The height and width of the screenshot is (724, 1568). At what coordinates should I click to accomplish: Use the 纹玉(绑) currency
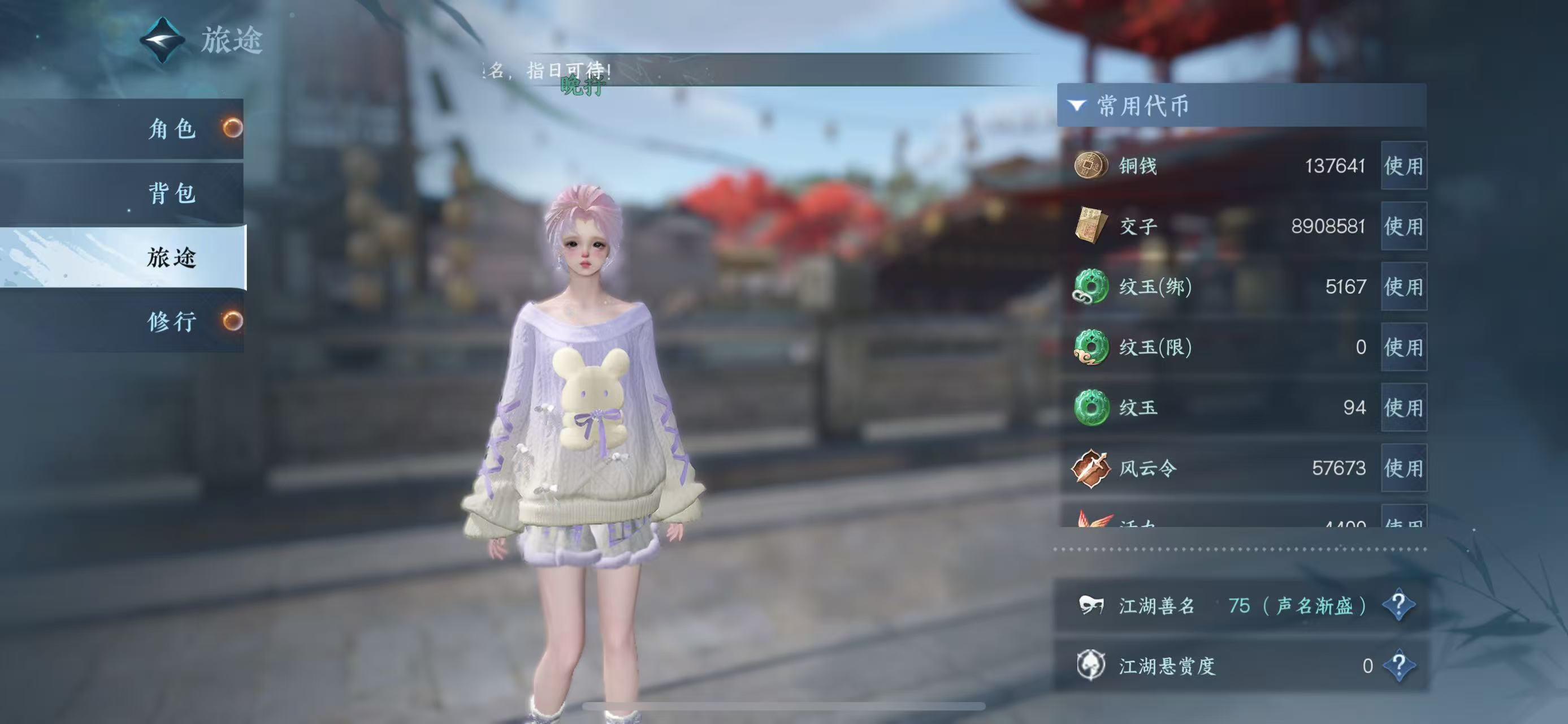coord(1403,287)
